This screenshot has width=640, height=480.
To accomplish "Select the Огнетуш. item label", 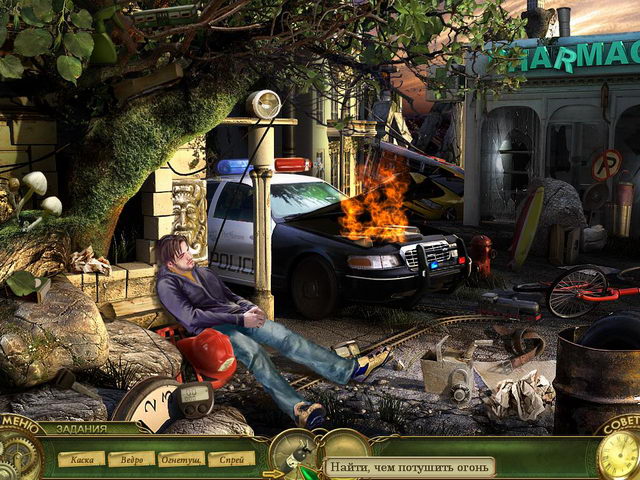I will 183,459.
